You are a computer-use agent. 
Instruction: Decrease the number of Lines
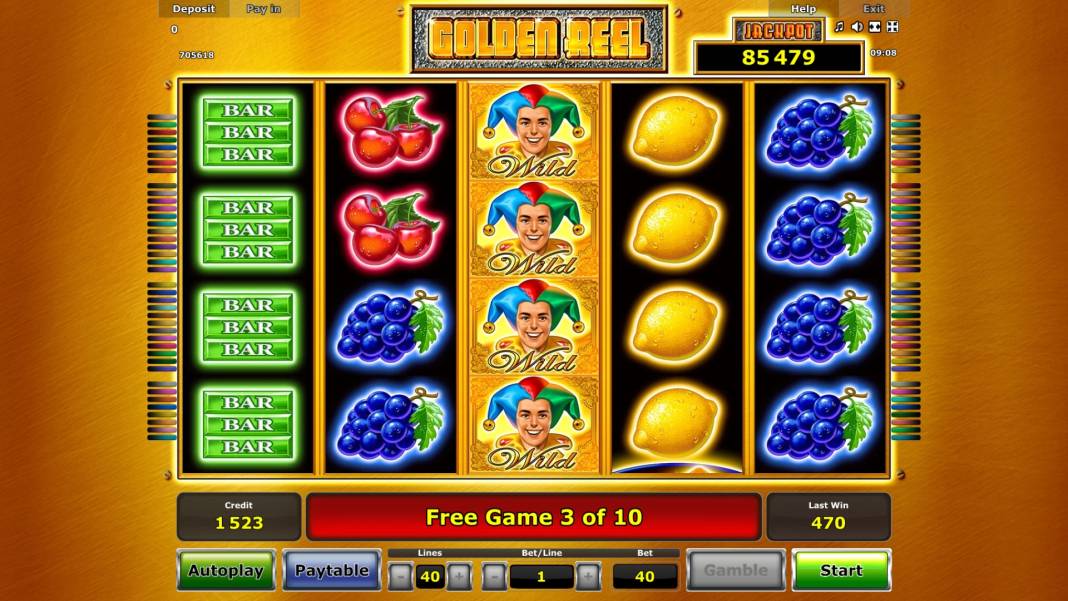point(400,576)
